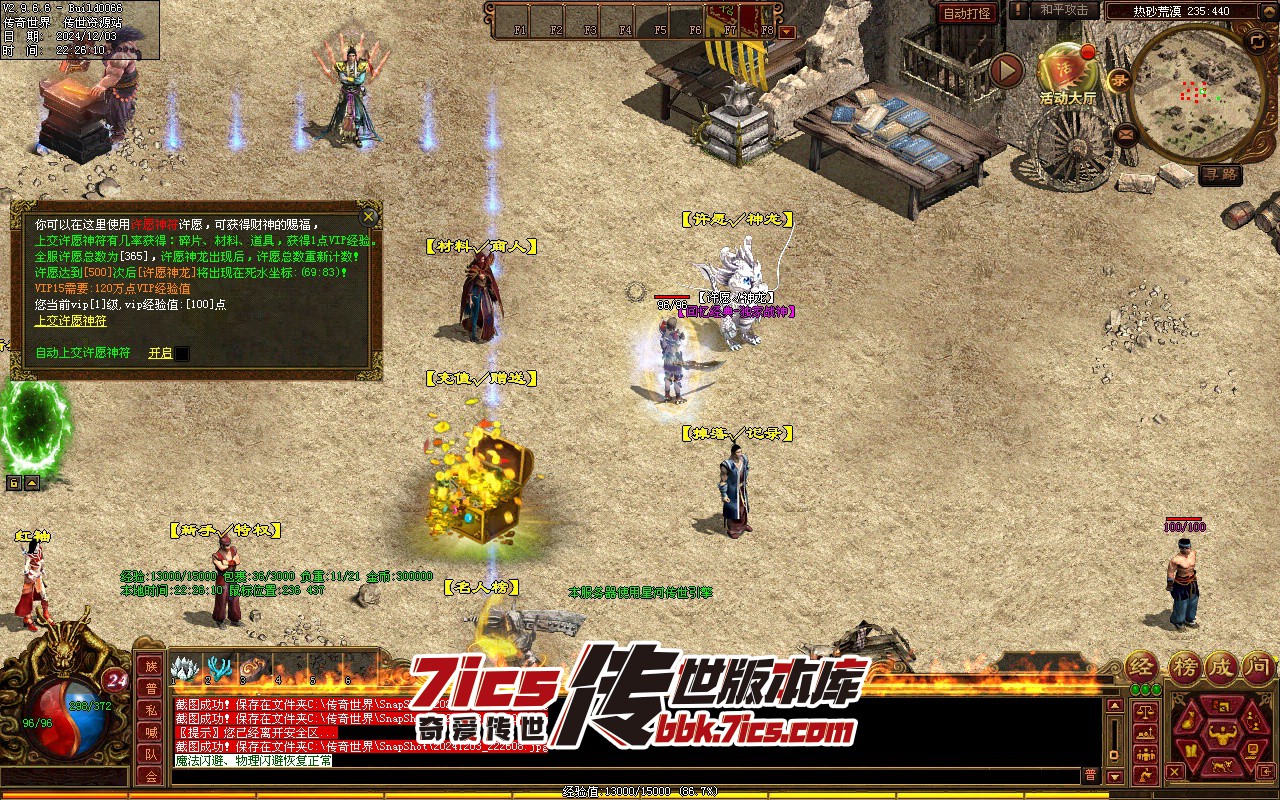This screenshot has height=800, width=1280.
Task: Click the play arrow button near activity hall
Action: click(1007, 70)
